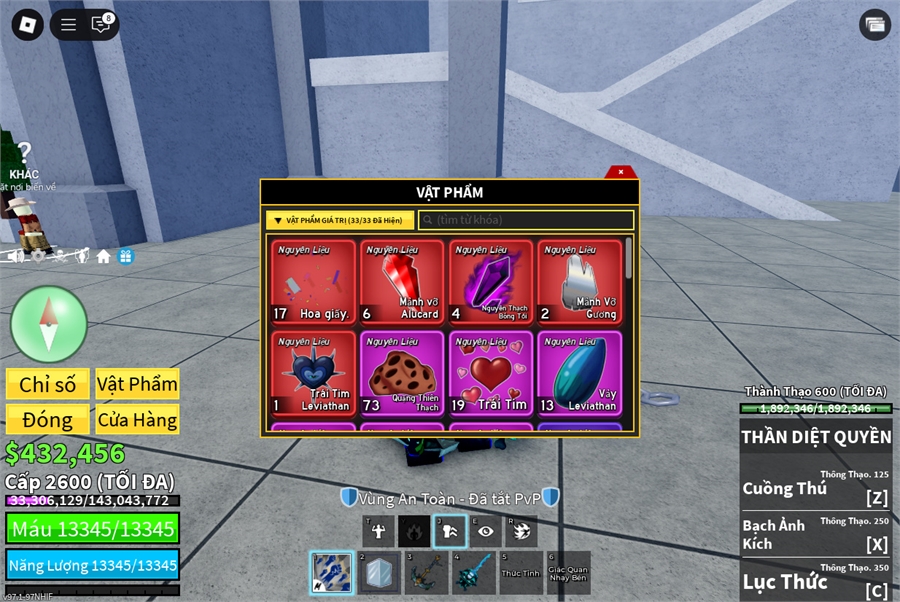
Task: Click the compass on the left
Action: click(x=49, y=324)
